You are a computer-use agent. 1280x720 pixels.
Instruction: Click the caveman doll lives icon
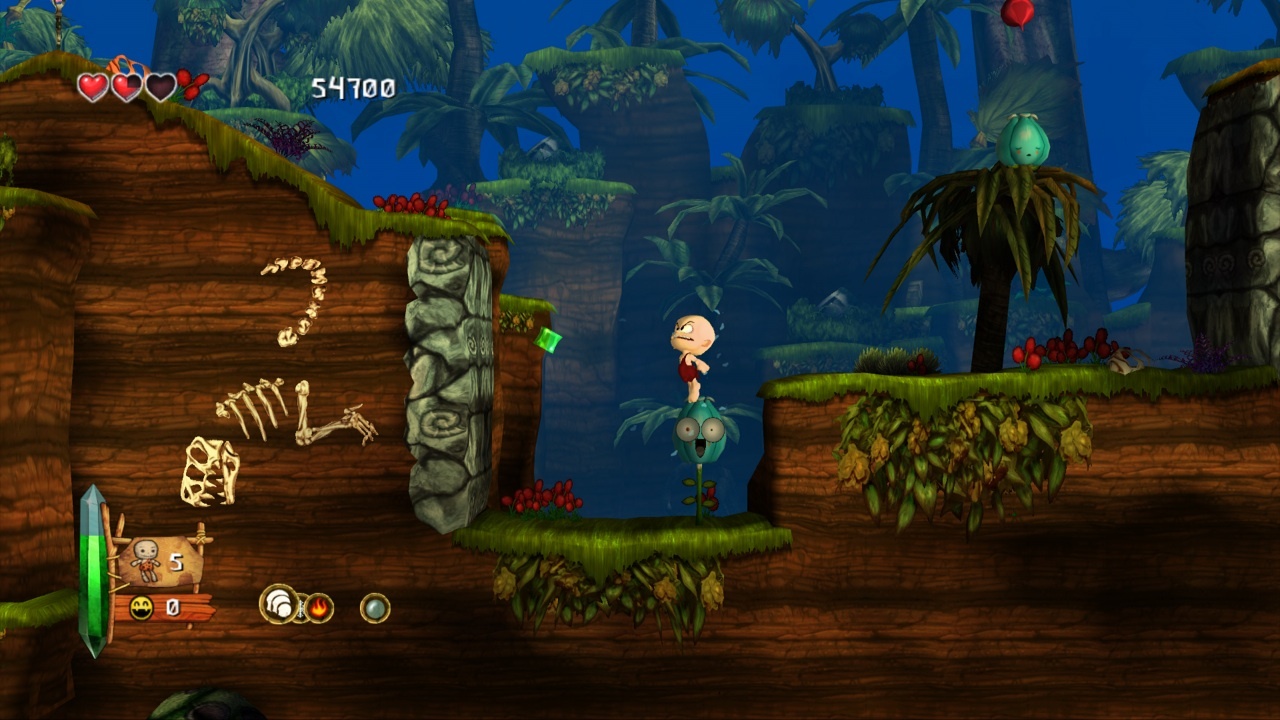(x=146, y=560)
